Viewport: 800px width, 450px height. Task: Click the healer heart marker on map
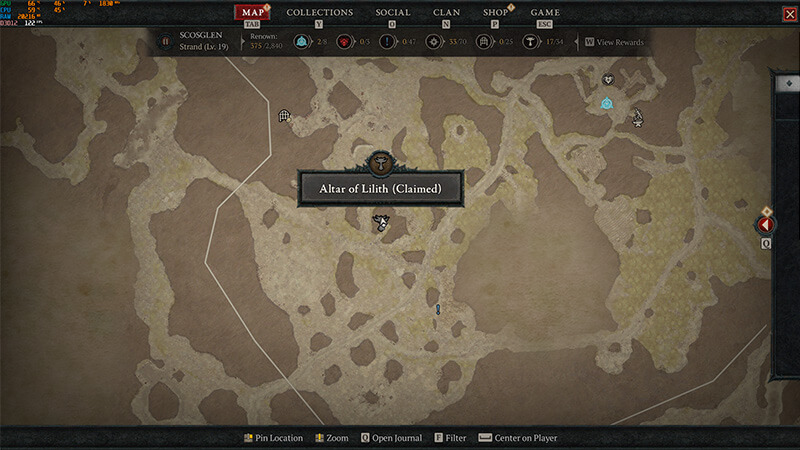(606, 80)
